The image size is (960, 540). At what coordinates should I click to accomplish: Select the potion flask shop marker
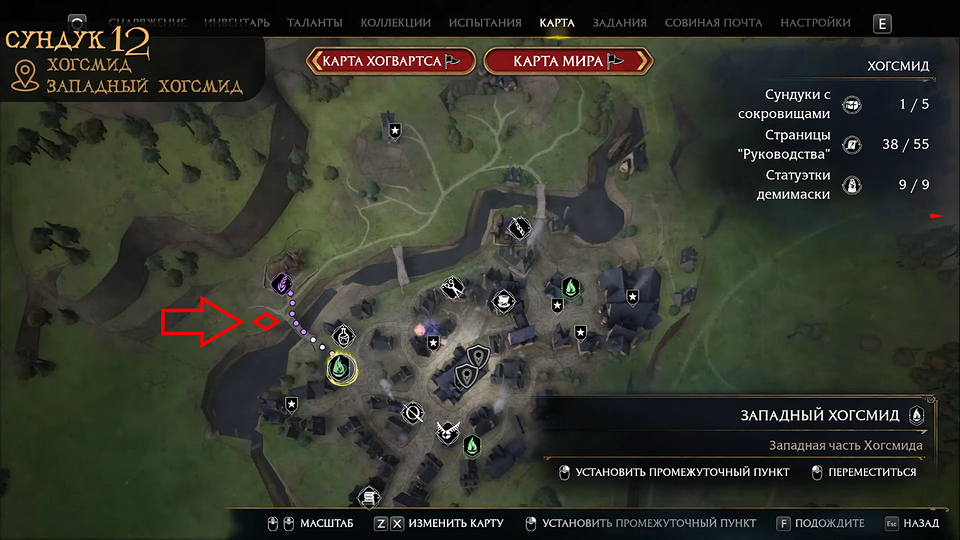pyautogui.click(x=343, y=333)
